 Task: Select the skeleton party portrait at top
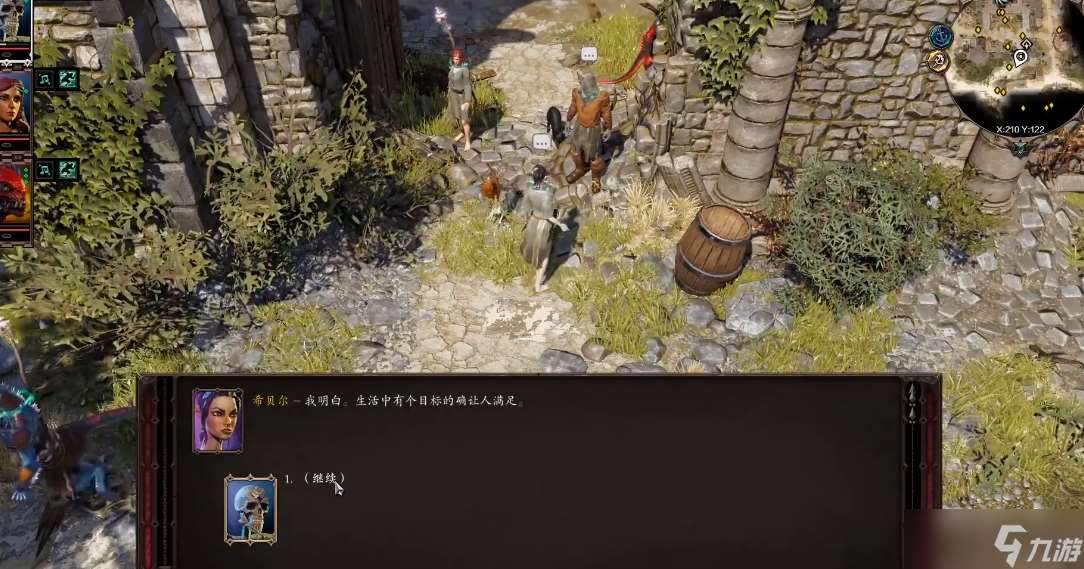tap(16, 20)
